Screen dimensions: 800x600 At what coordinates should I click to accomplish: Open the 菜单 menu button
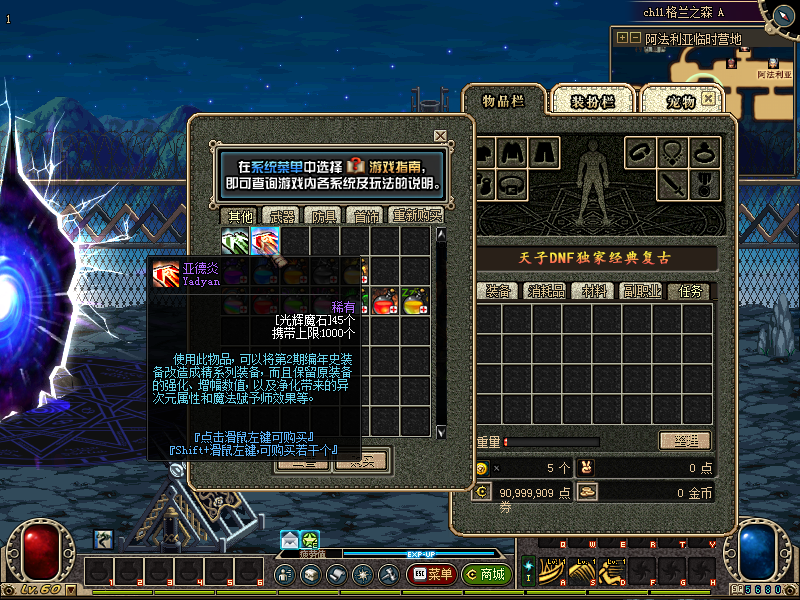pyautogui.click(x=431, y=575)
